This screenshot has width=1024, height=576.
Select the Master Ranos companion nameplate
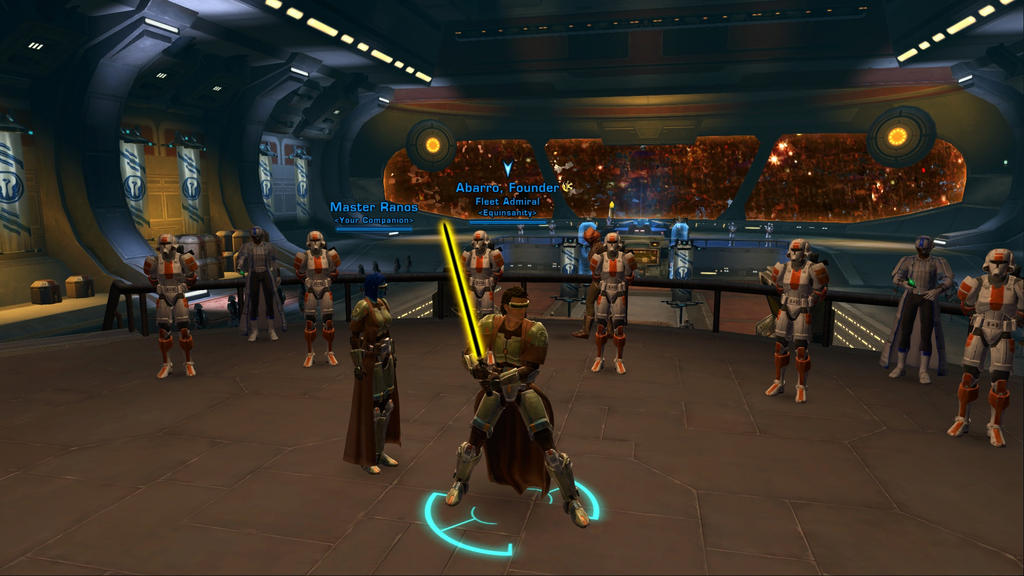(x=373, y=208)
